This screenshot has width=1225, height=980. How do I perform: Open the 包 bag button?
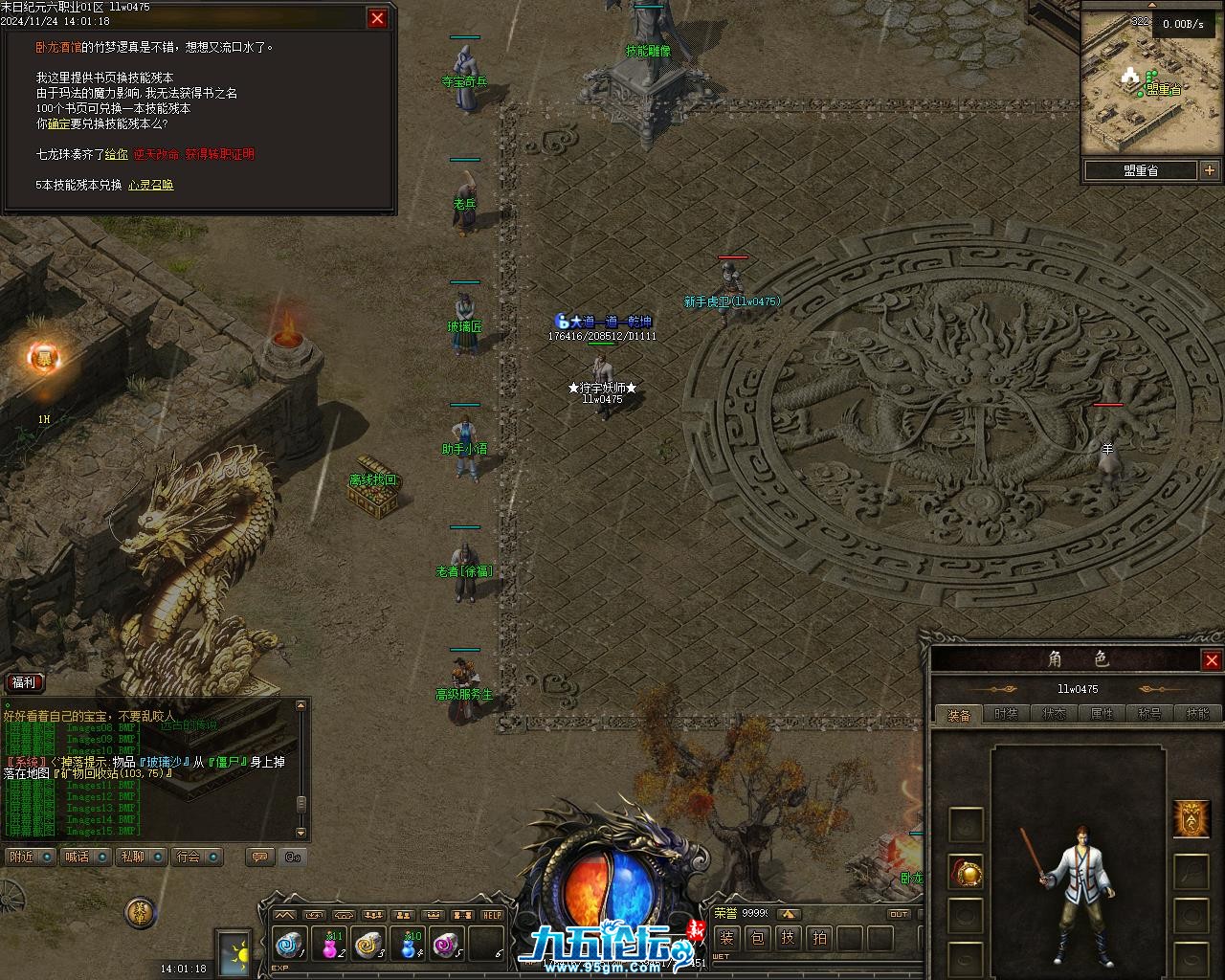click(757, 938)
